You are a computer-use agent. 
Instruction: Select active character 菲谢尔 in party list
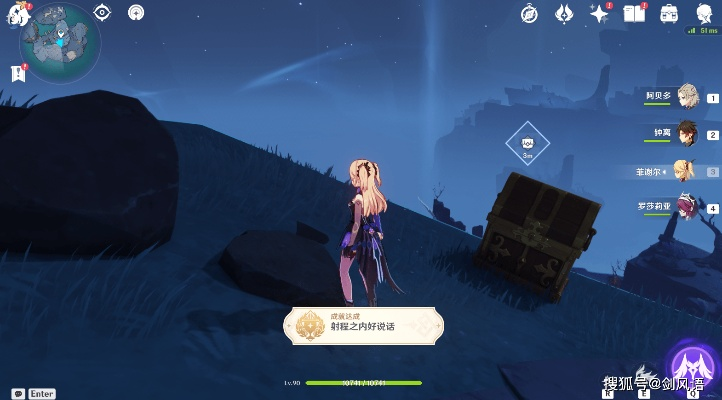[x=684, y=170]
